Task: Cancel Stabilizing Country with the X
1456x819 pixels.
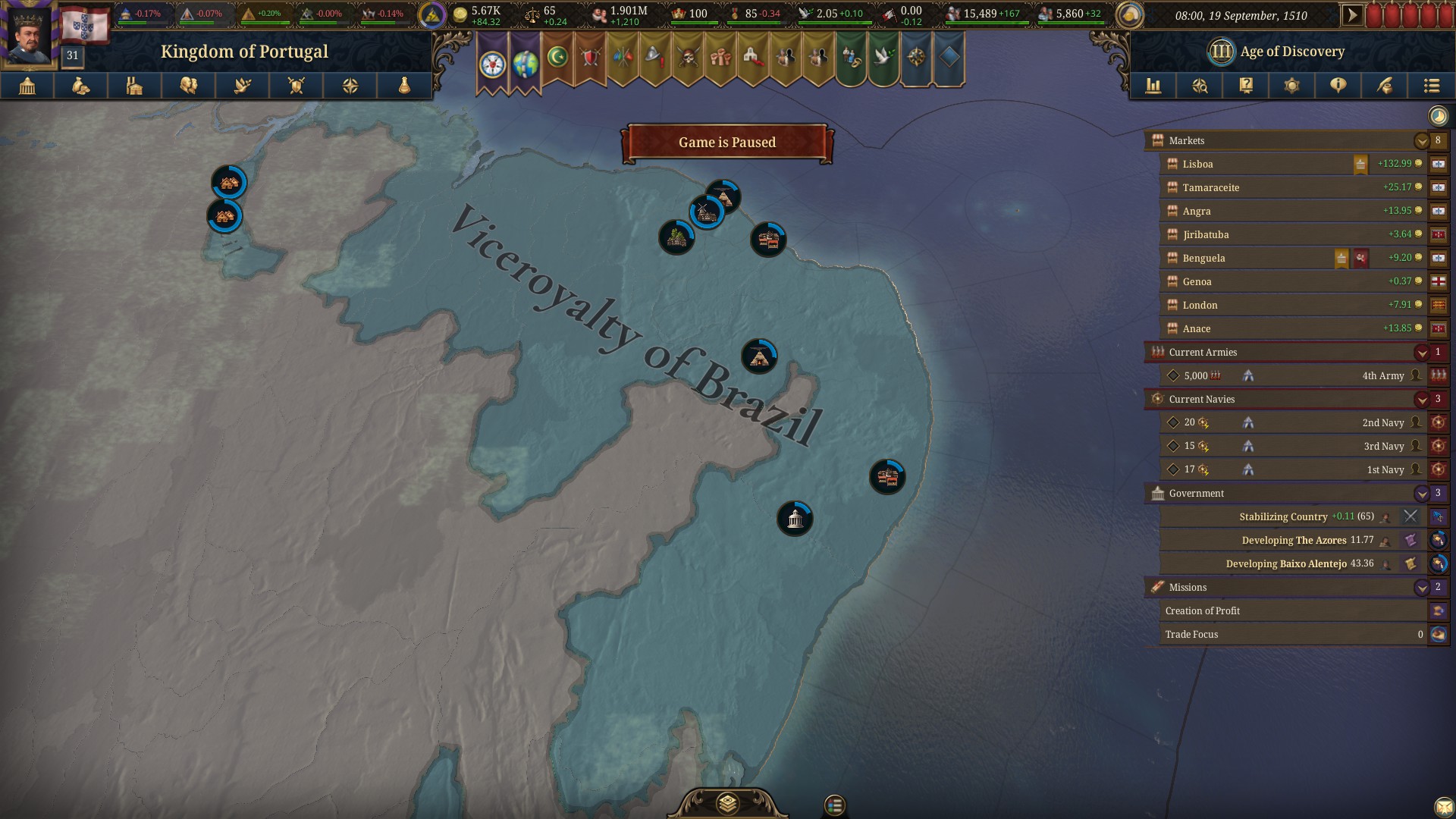Action: (x=1411, y=516)
